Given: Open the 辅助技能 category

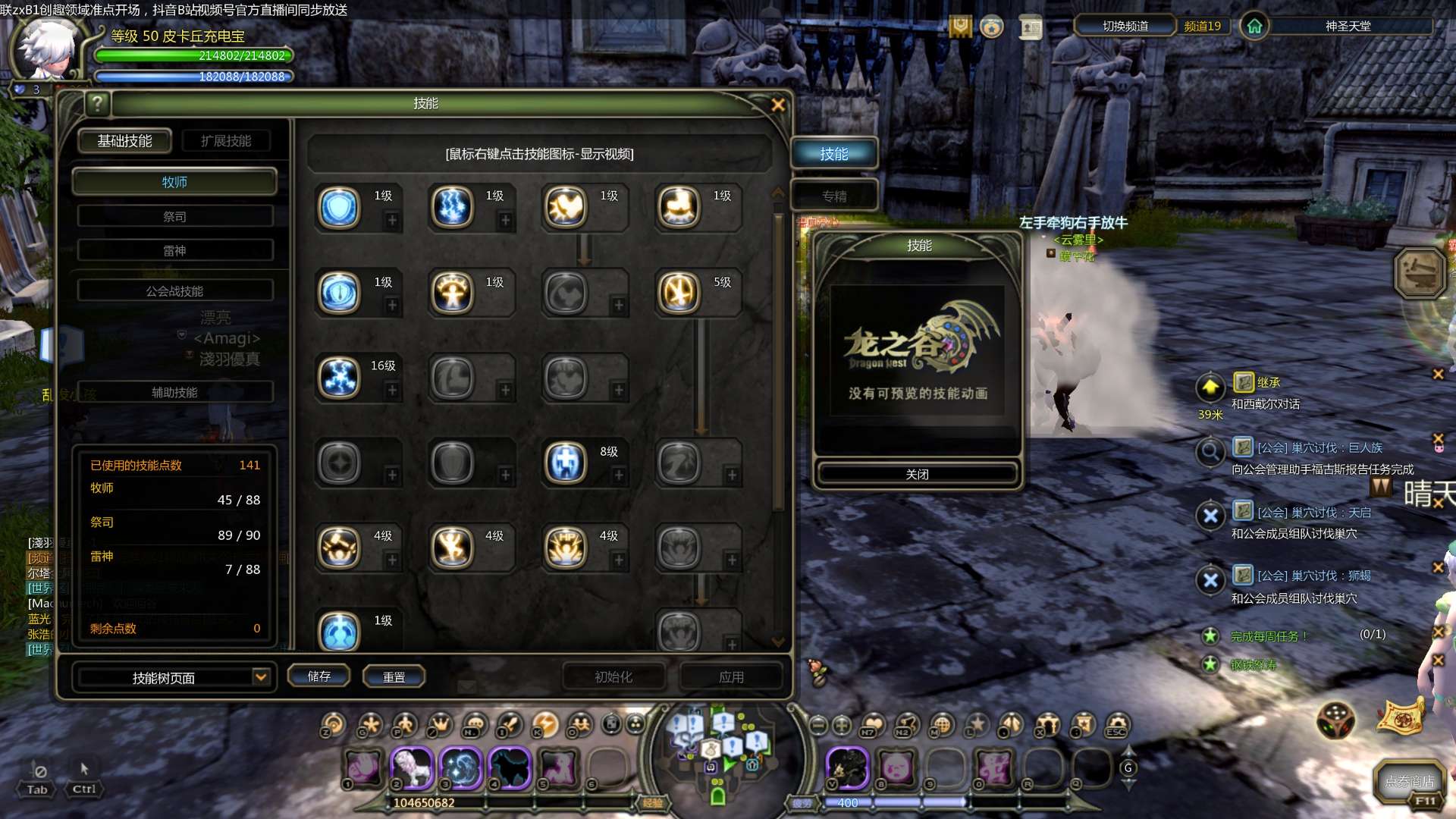Looking at the screenshot, I should (x=174, y=392).
